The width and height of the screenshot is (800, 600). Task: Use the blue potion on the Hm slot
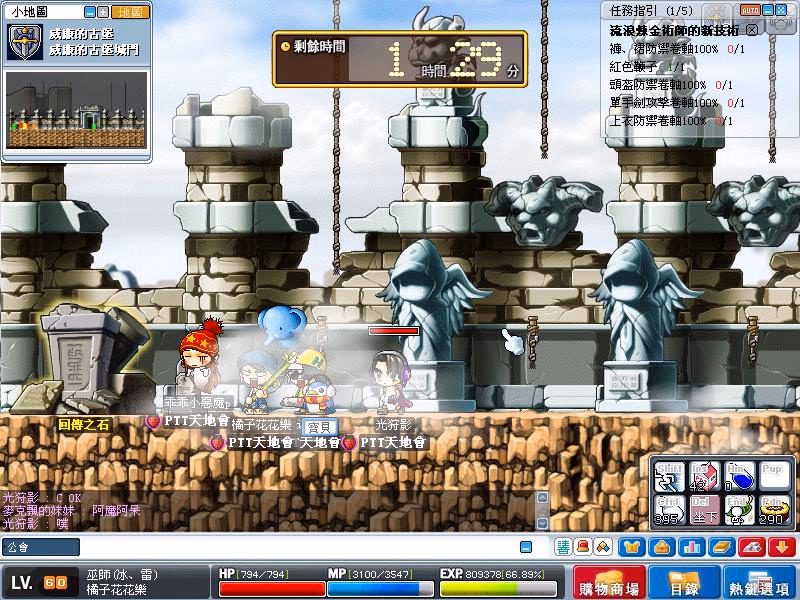click(x=739, y=476)
